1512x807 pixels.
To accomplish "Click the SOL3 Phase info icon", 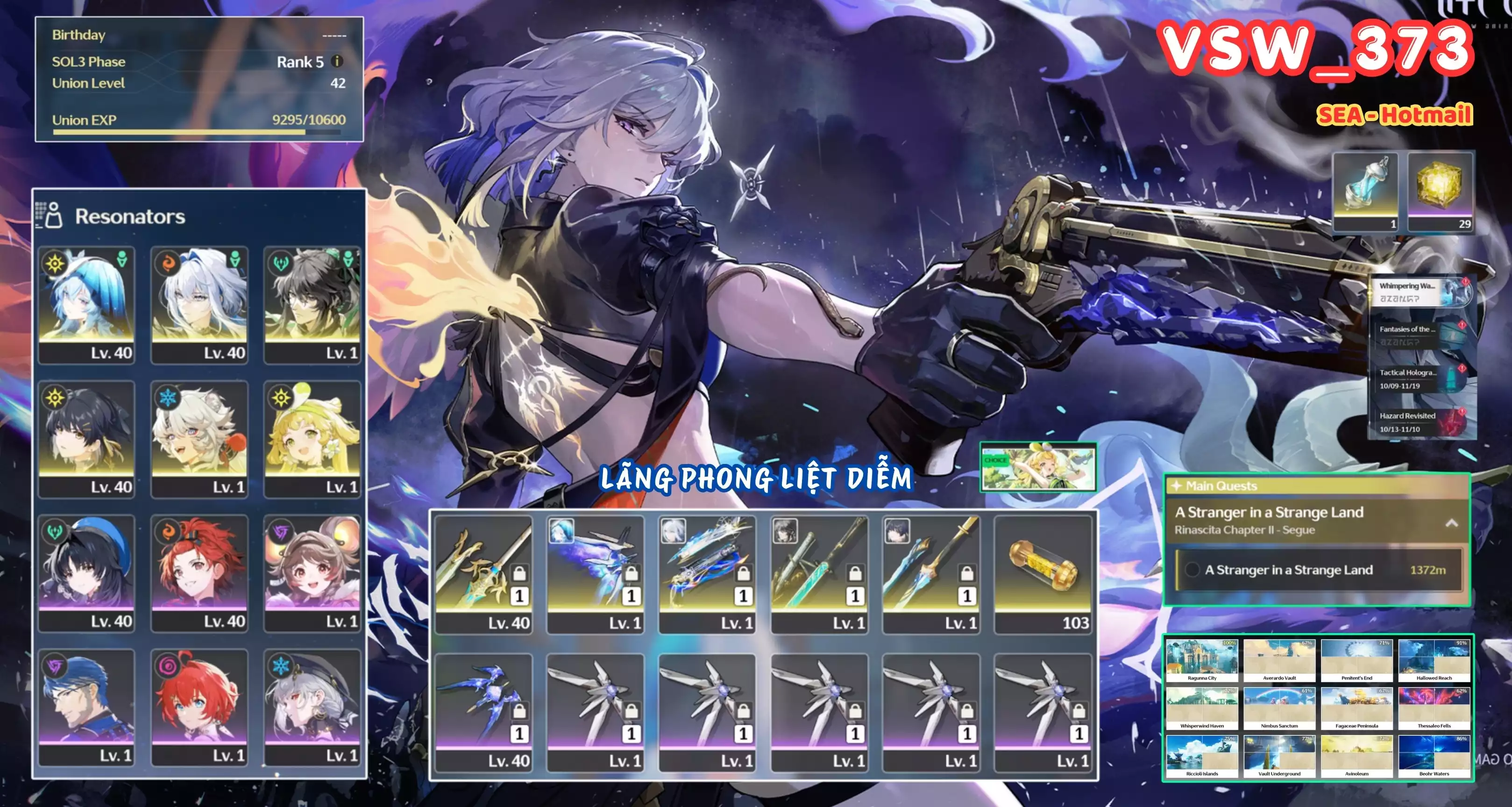I will tap(337, 61).
